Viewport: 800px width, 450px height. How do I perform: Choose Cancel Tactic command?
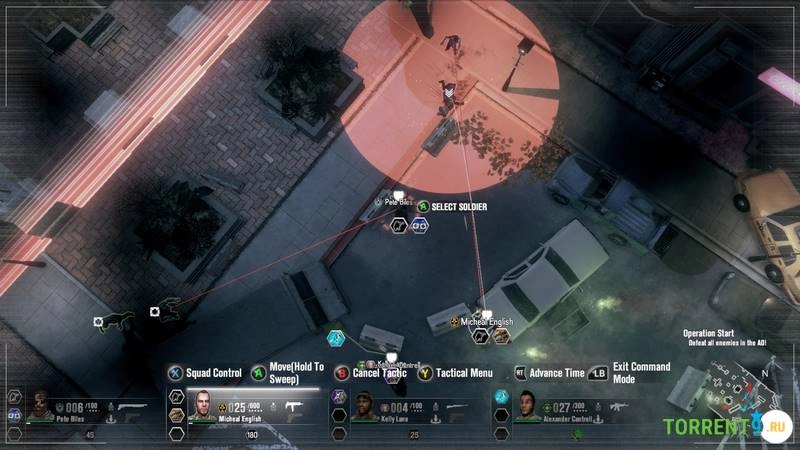(x=378, y=373)
